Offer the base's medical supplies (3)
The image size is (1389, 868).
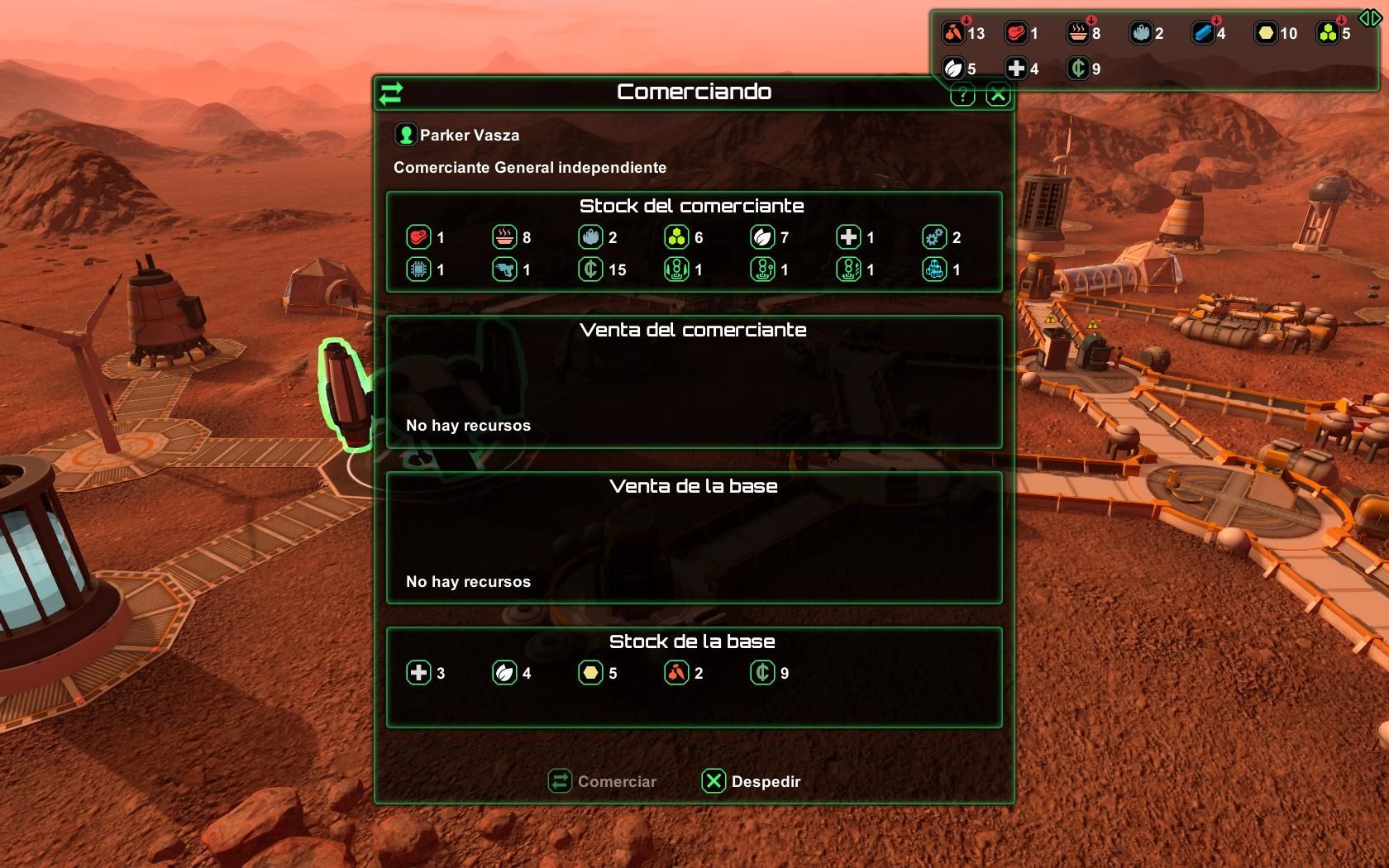click(x=419, y=673)
